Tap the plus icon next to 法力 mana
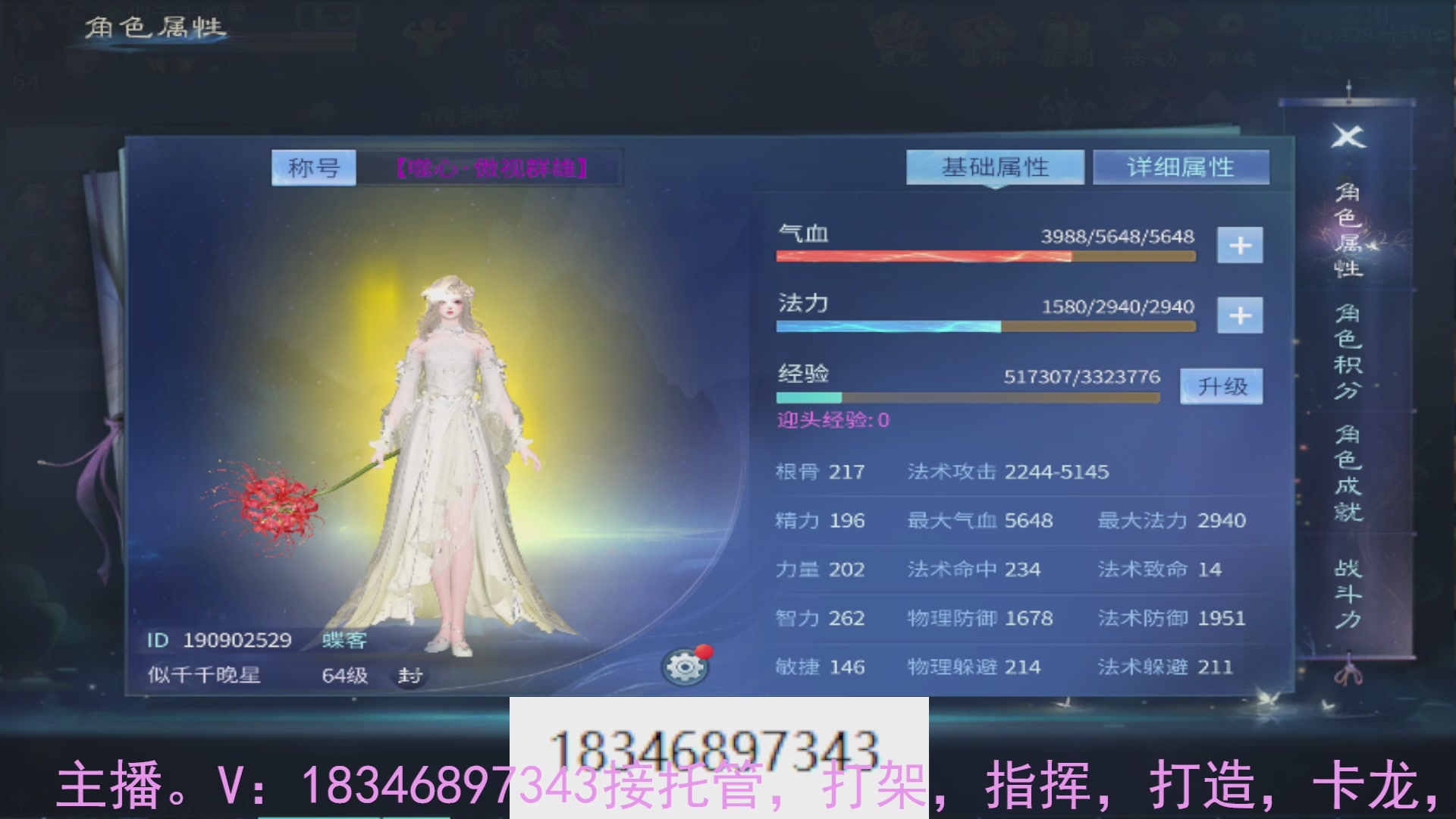 1241,315
